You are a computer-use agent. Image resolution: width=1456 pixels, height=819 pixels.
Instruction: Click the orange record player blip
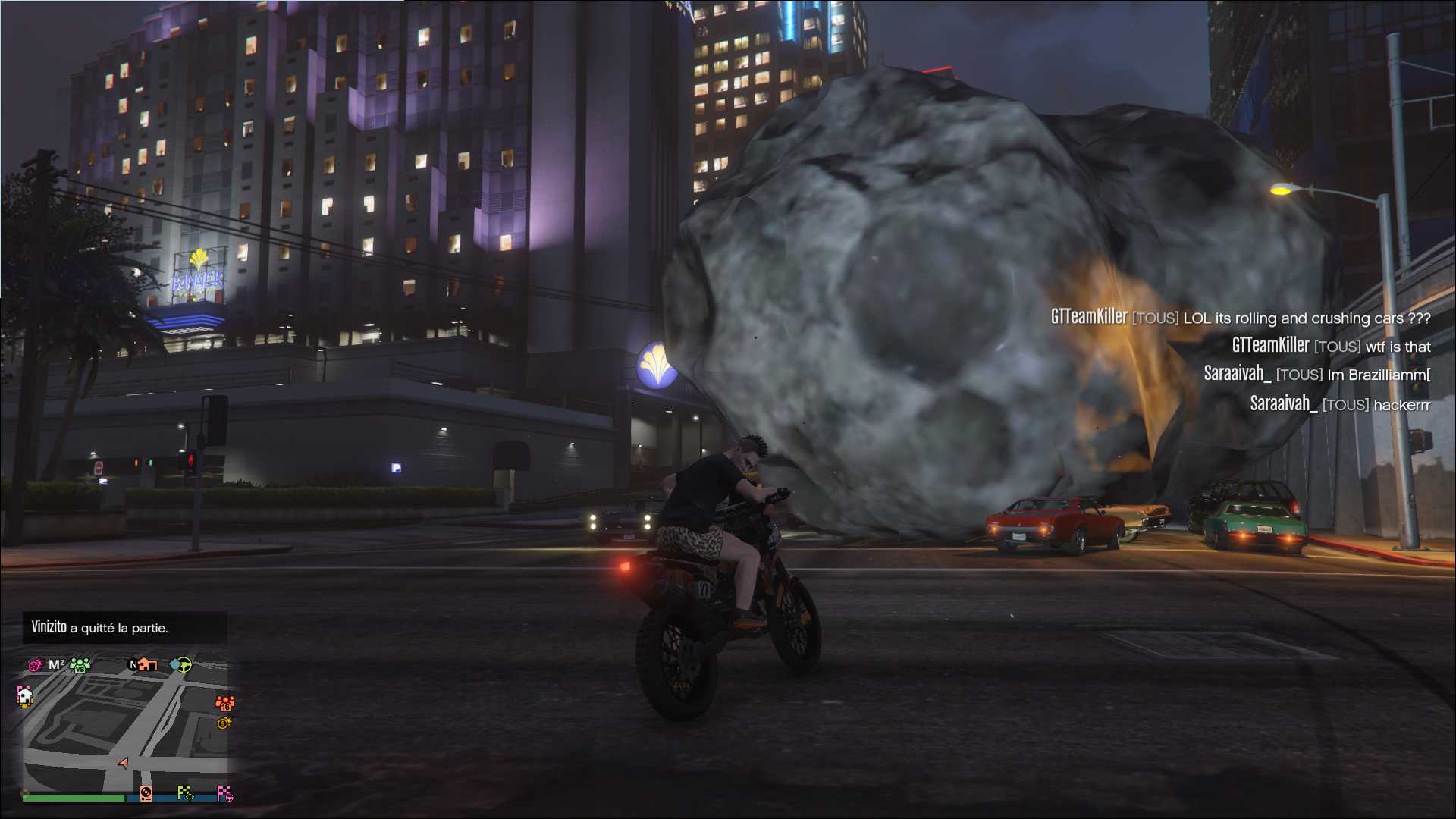pos(146,793)
